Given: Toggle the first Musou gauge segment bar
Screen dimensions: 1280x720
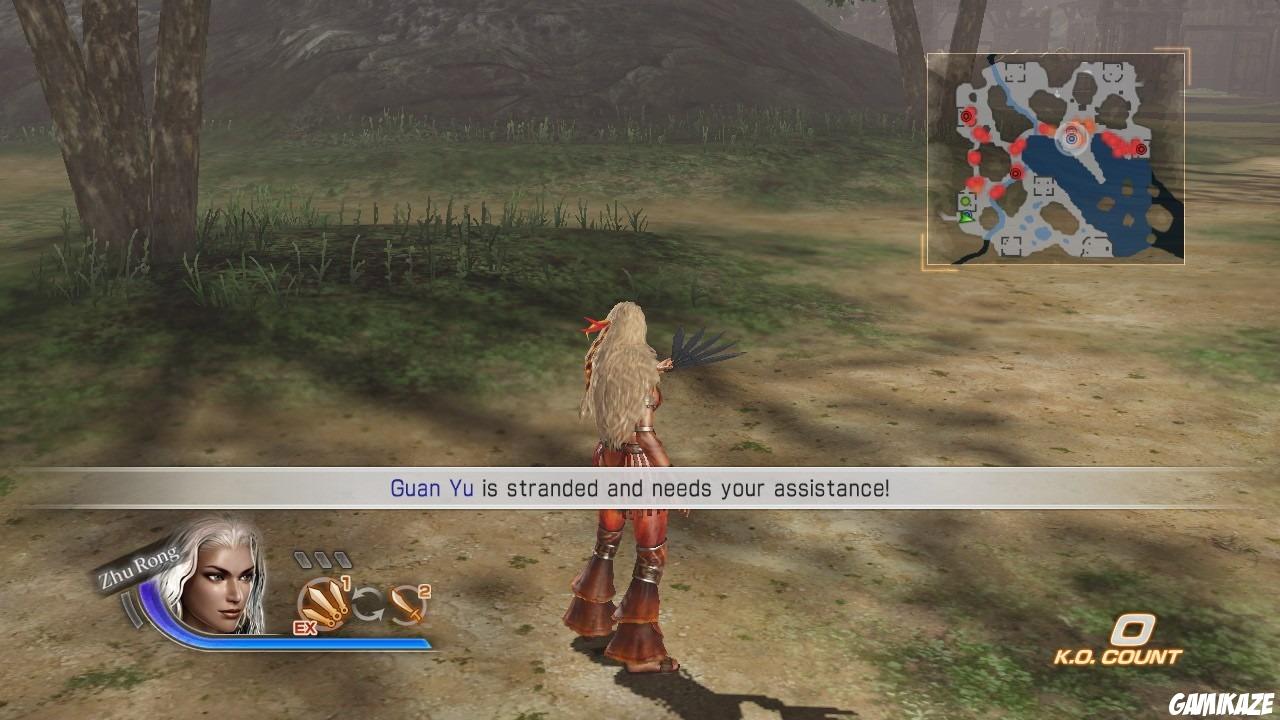Looking at the screenshot, I should click(x=301, y=560).
